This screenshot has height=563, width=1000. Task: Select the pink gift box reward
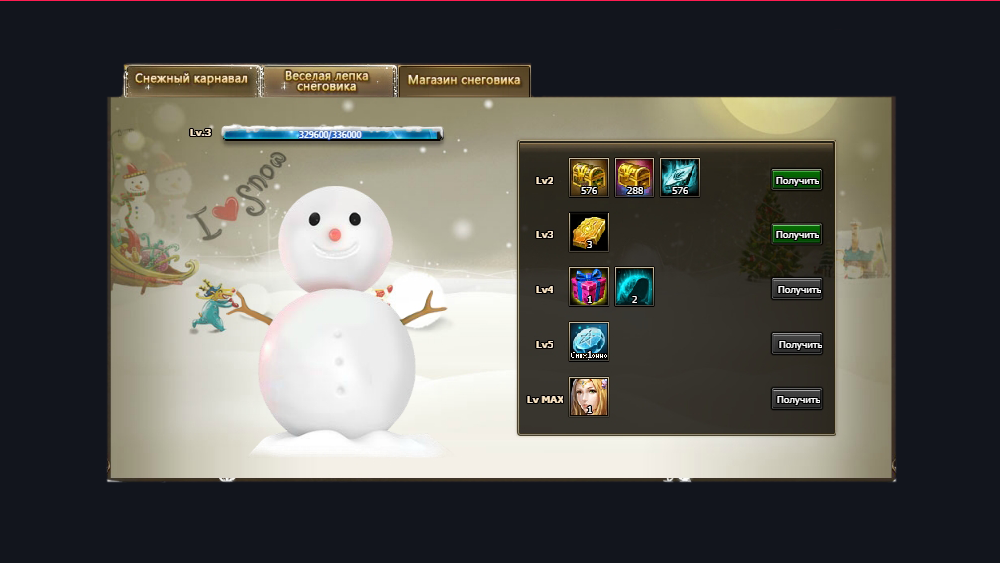[589, 287]
